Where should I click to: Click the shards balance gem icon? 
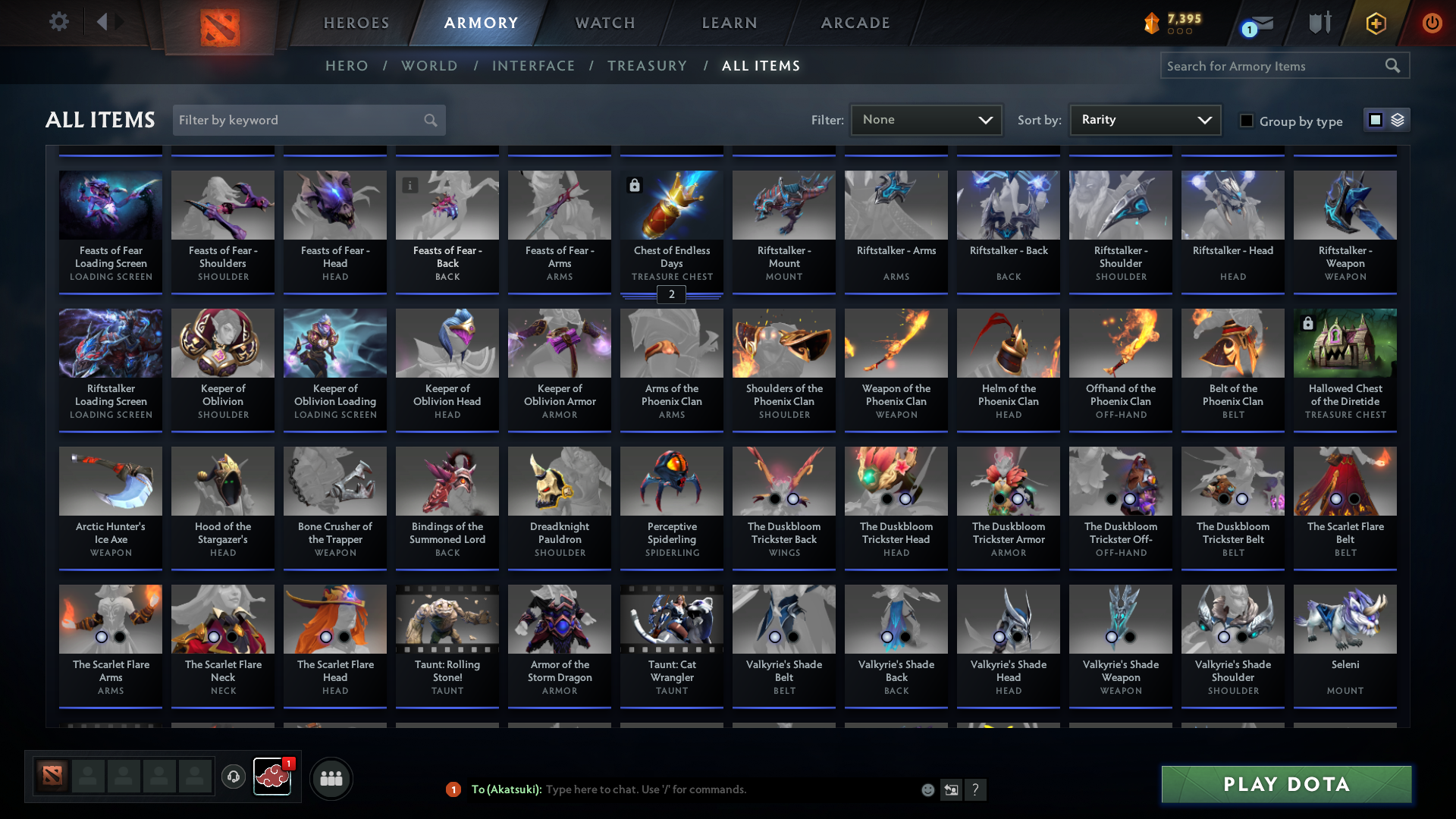coord(1153,23)
